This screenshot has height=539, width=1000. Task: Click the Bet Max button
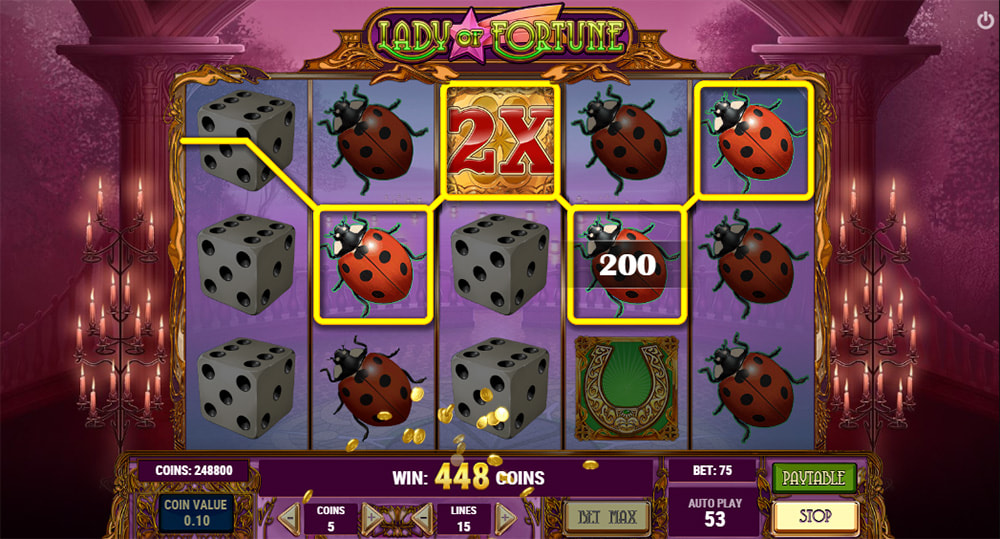(606, 516)
